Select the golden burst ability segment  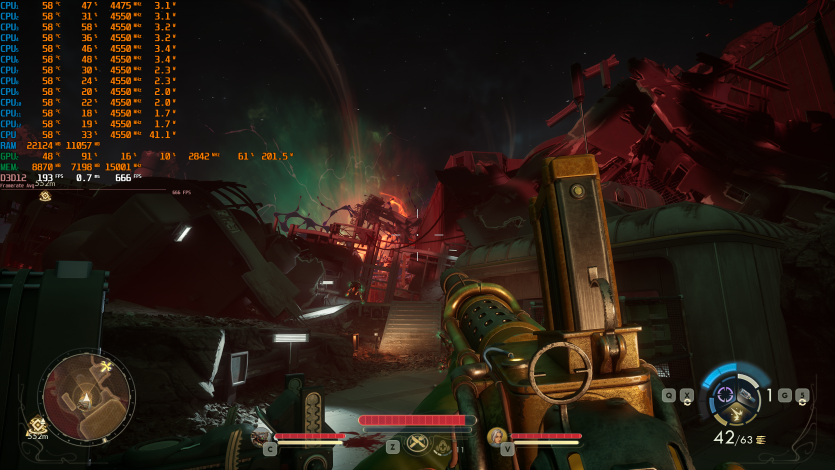click(738, 415)
